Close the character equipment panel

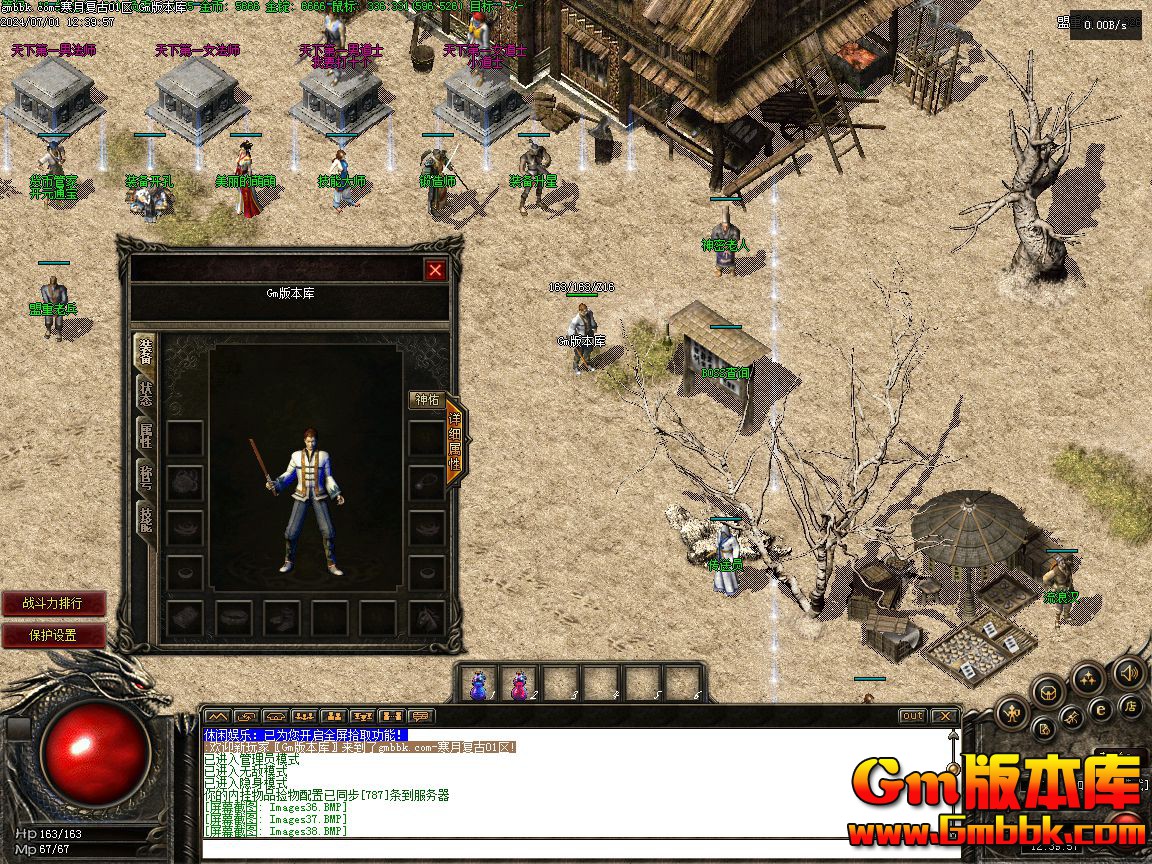point(435,270)
